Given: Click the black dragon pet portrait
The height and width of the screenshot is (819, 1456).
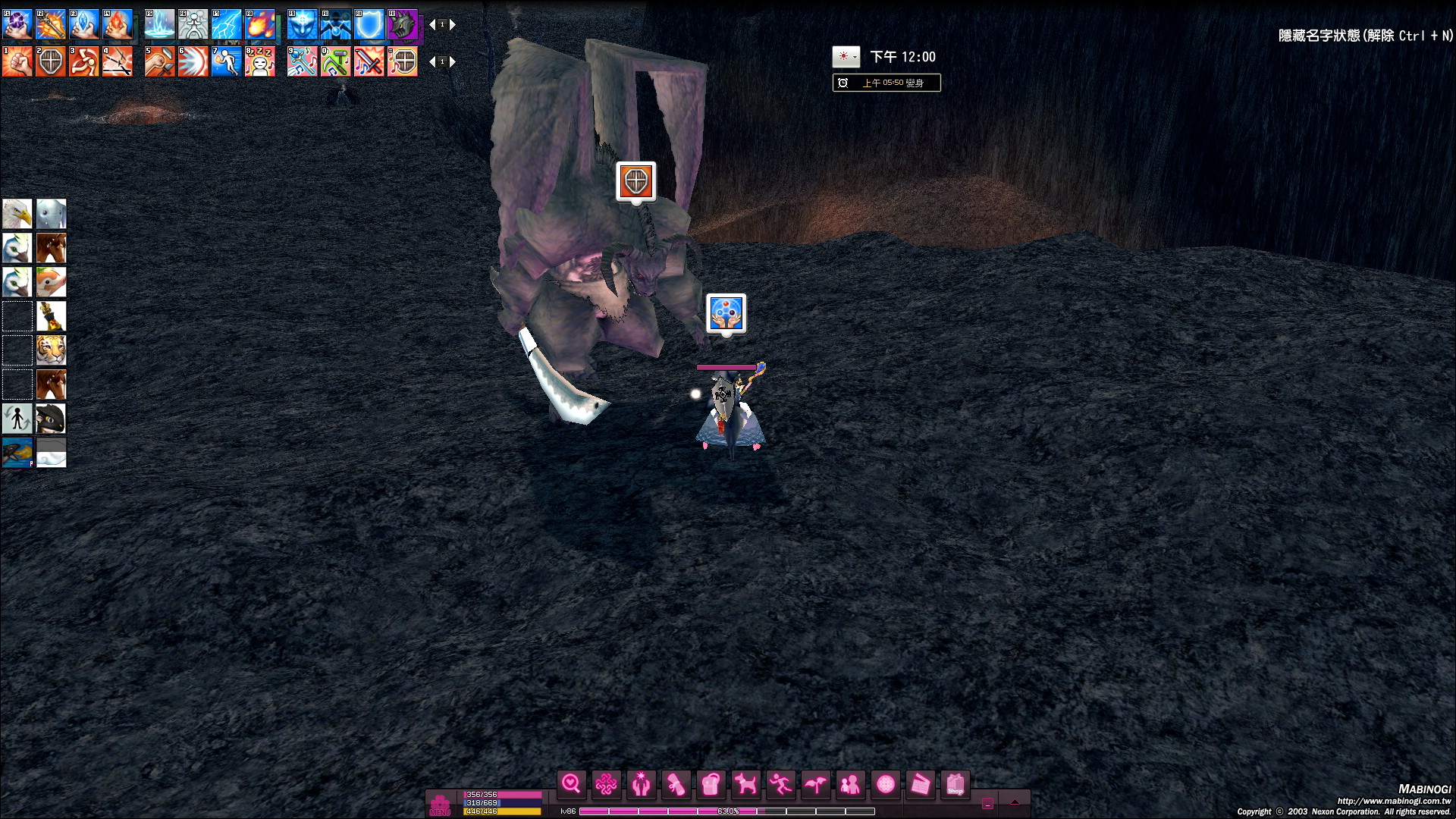Looking at the screenshot, I should (x=52, y=419).
